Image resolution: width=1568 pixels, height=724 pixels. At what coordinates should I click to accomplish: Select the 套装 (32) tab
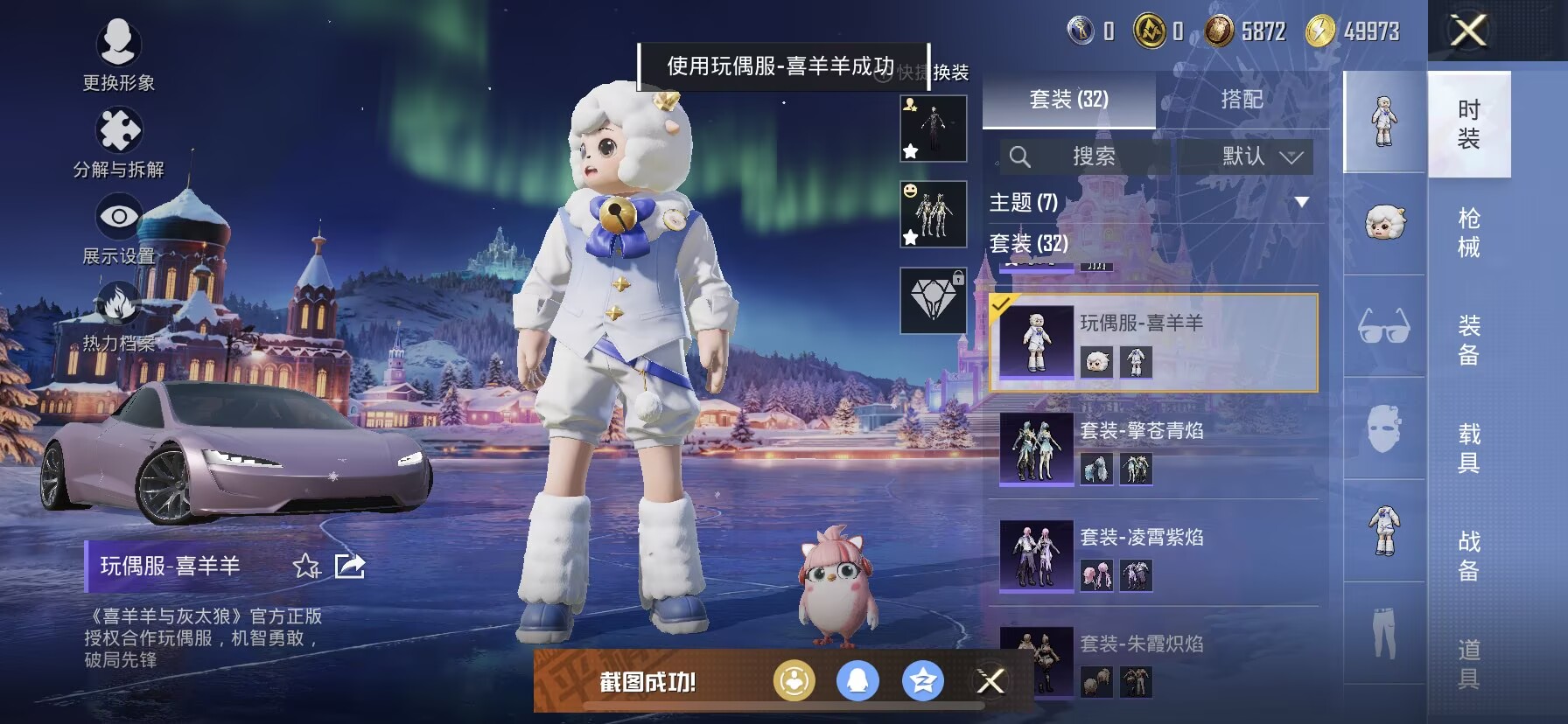tap(1068, 100)
